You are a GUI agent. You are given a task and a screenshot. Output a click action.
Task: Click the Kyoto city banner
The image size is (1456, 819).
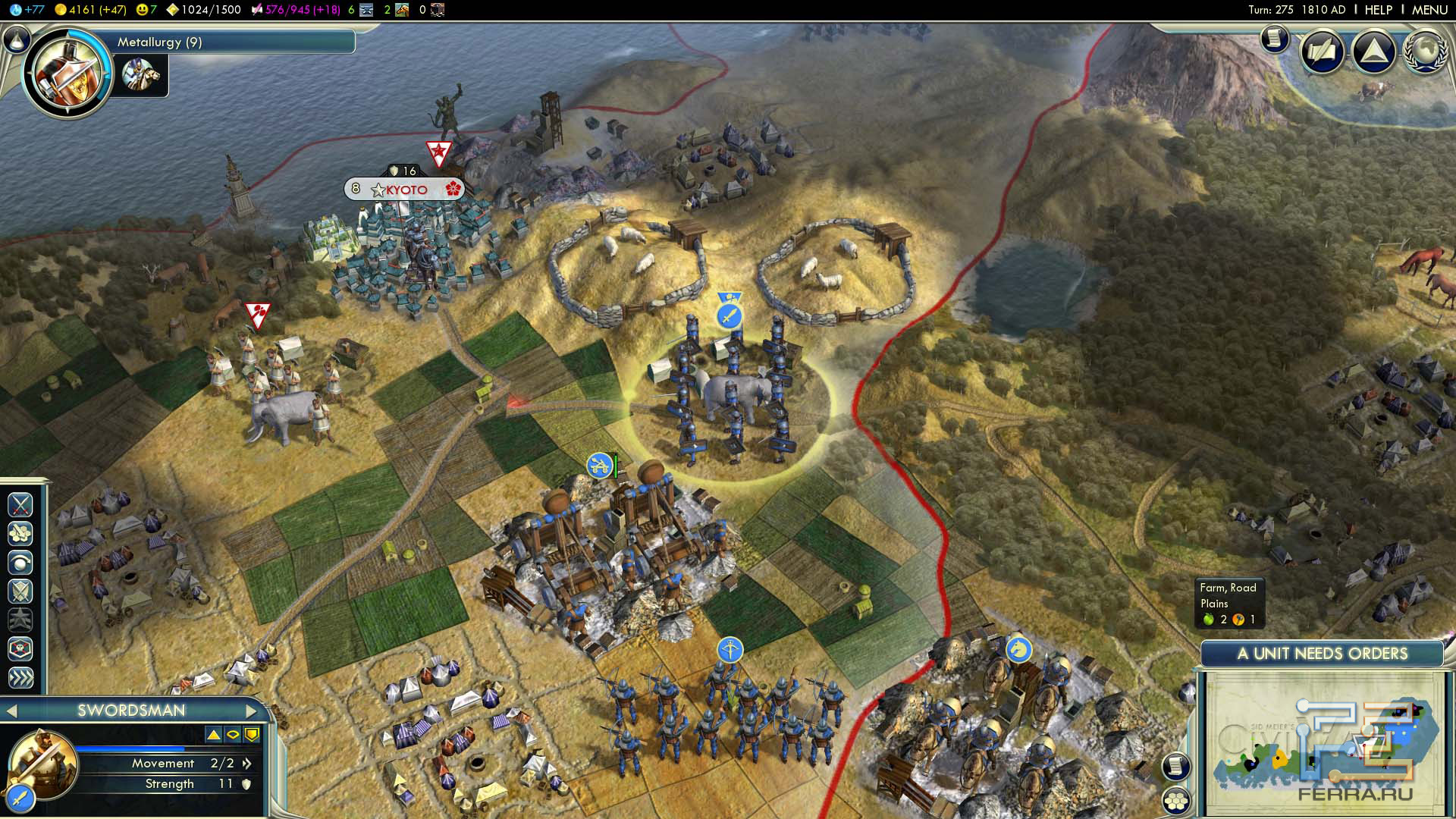(x=406, y=189)
